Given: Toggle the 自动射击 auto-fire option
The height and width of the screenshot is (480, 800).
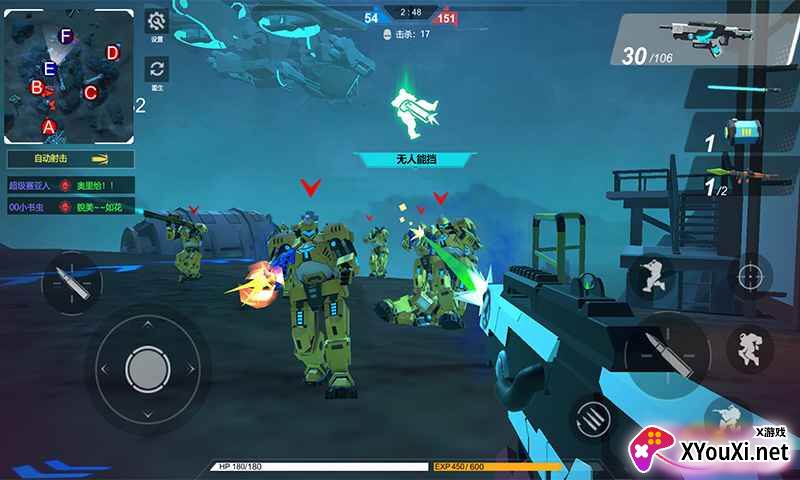Looking at the screenshot, I should pyautogui.click(x=70, y=159).
